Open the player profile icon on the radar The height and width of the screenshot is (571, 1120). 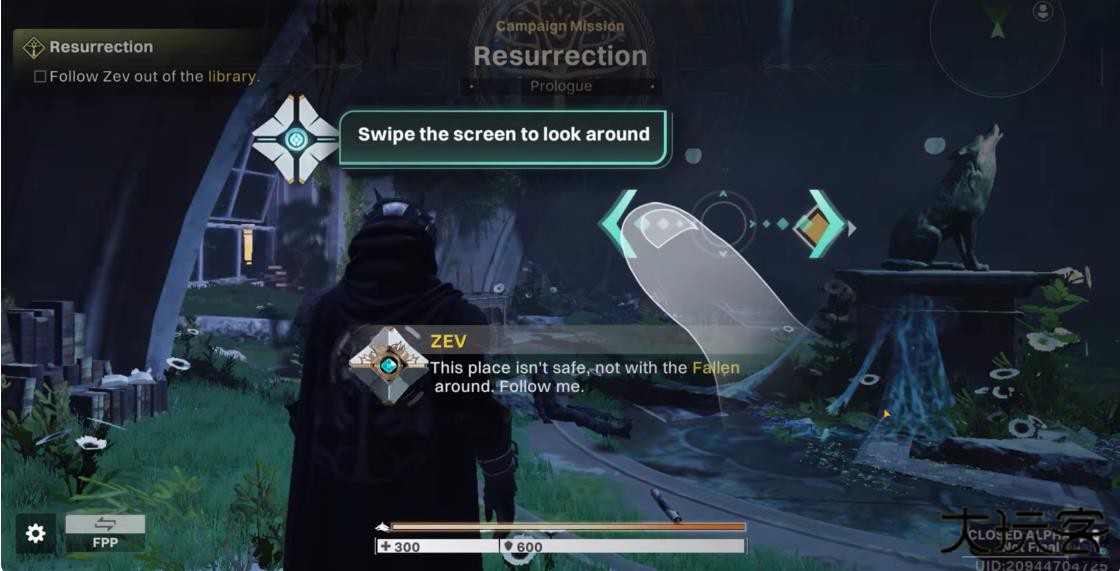[1043, 11]
